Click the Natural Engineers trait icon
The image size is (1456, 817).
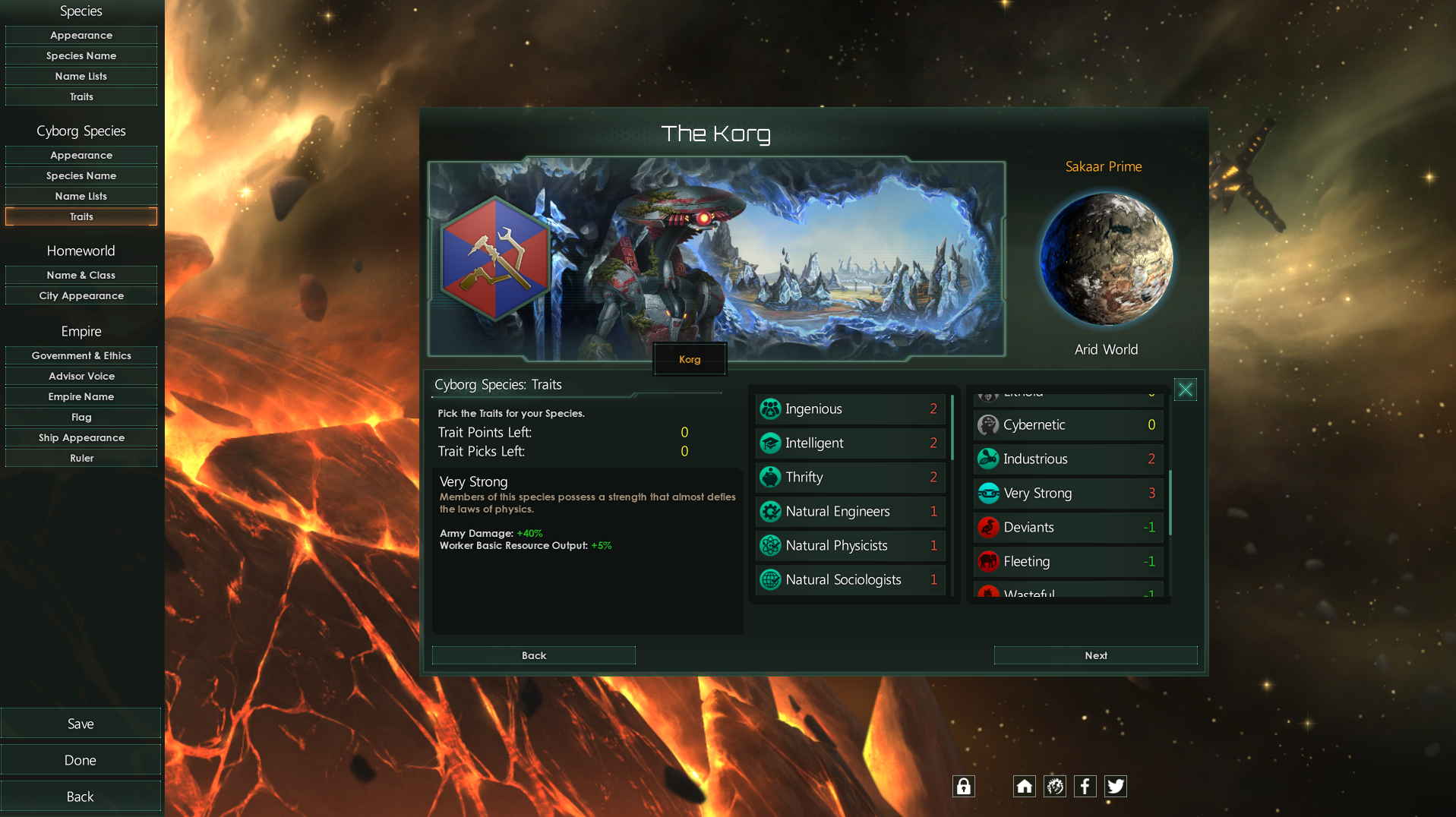tap(769, 511)
